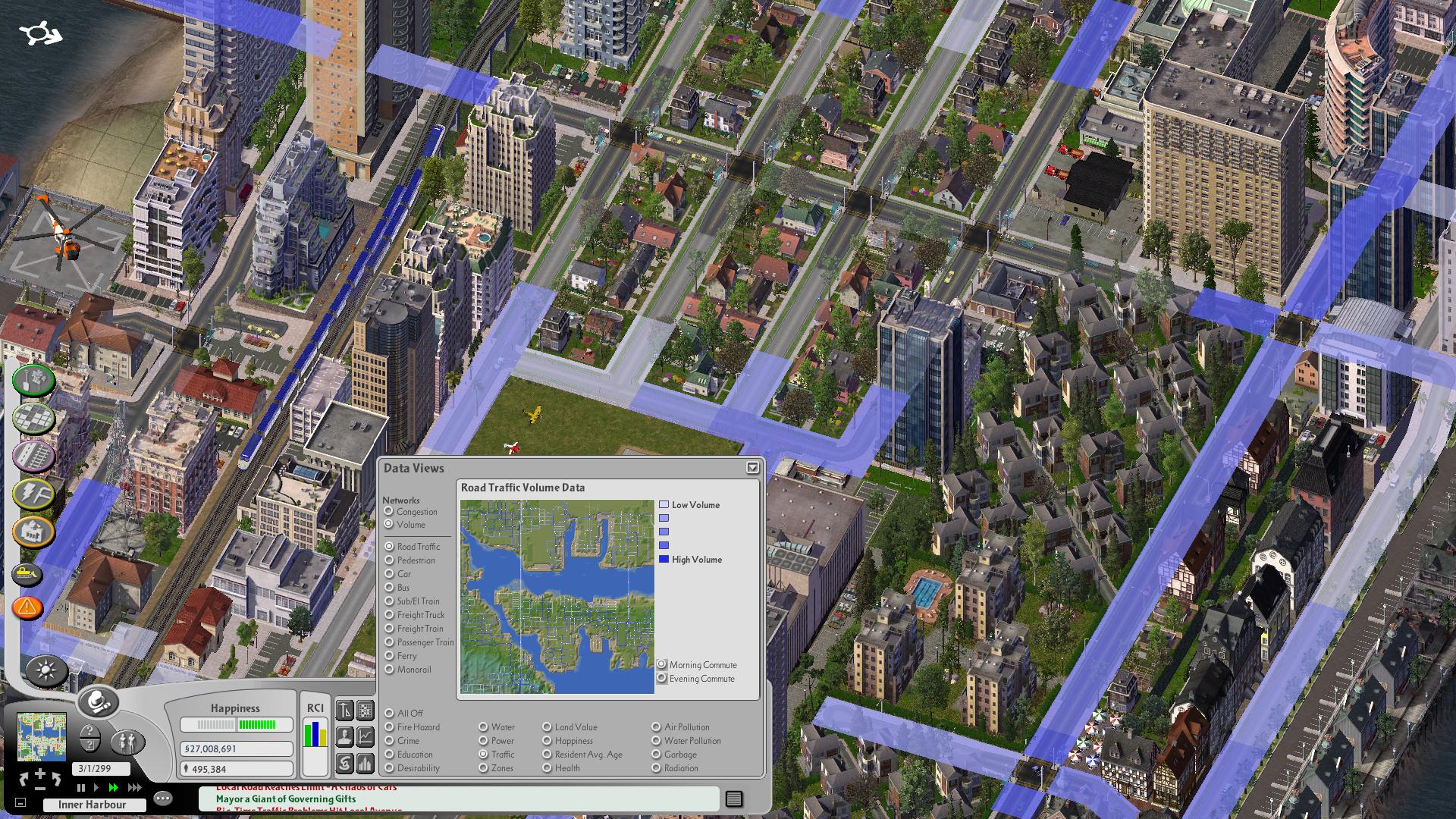Choose the Pedestrian traffic option
Image resolution: width=1456 pixels, height=819 pixels.
click(389, 560)
